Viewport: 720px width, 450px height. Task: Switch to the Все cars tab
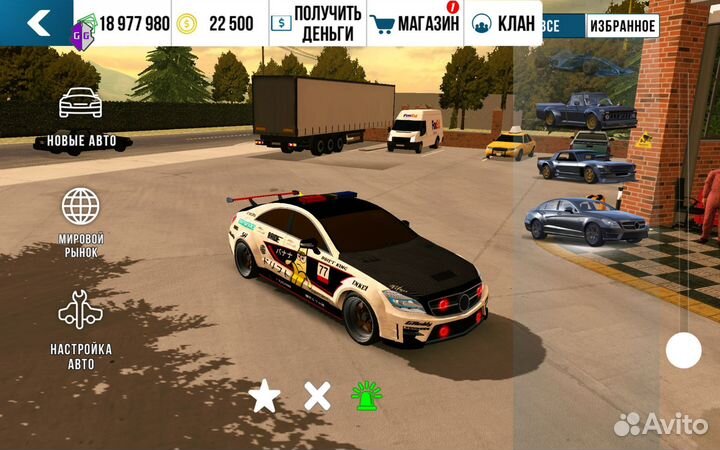coord(549,25)
